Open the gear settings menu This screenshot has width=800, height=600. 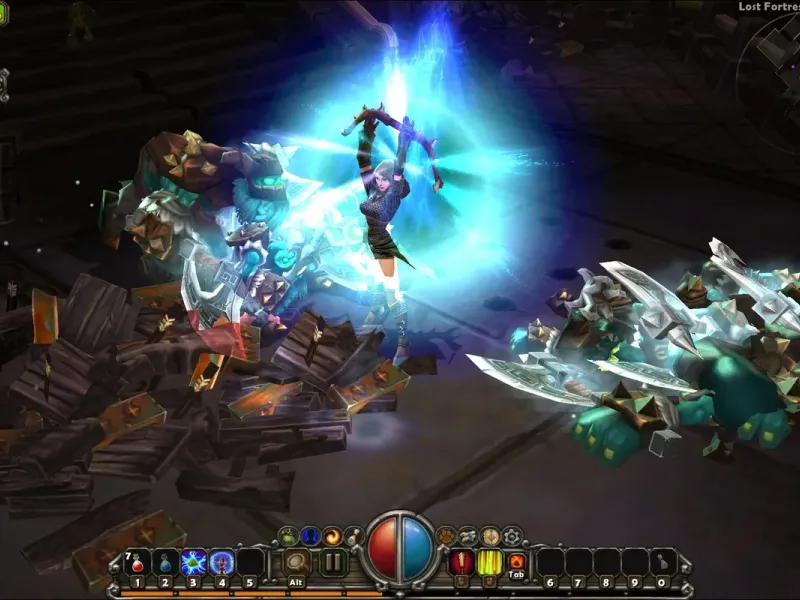pos(512,535)
